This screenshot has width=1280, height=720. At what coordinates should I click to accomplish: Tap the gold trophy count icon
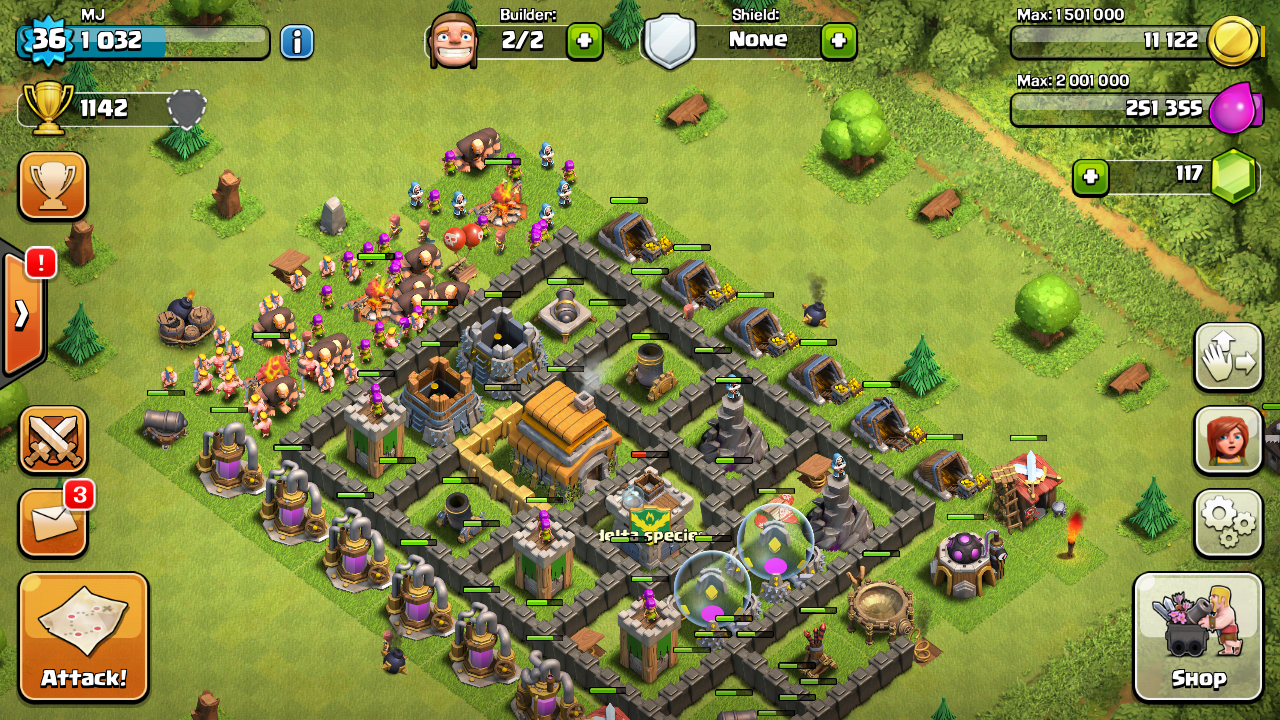[48, 106]
